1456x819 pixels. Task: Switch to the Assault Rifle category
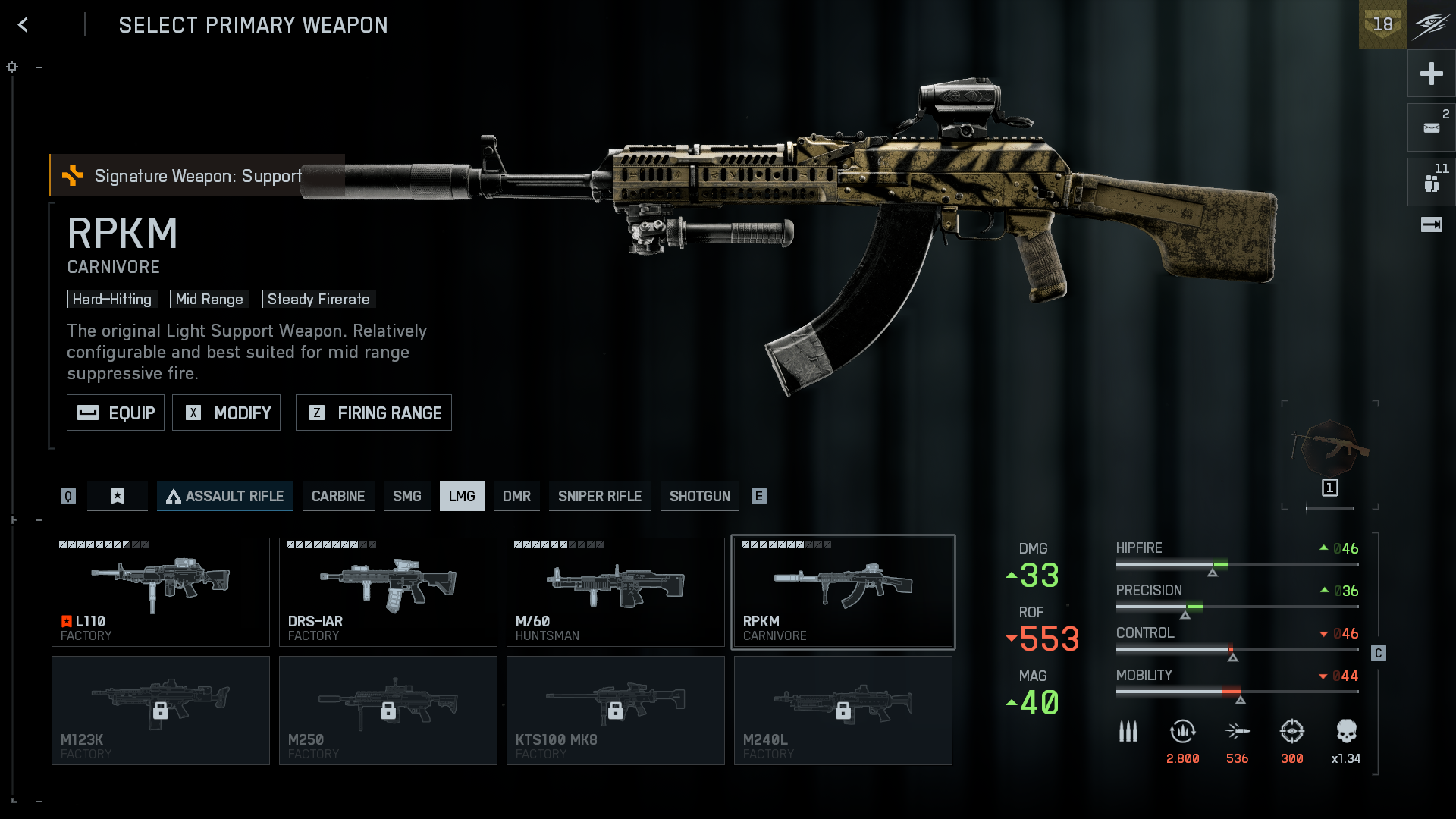225,496
